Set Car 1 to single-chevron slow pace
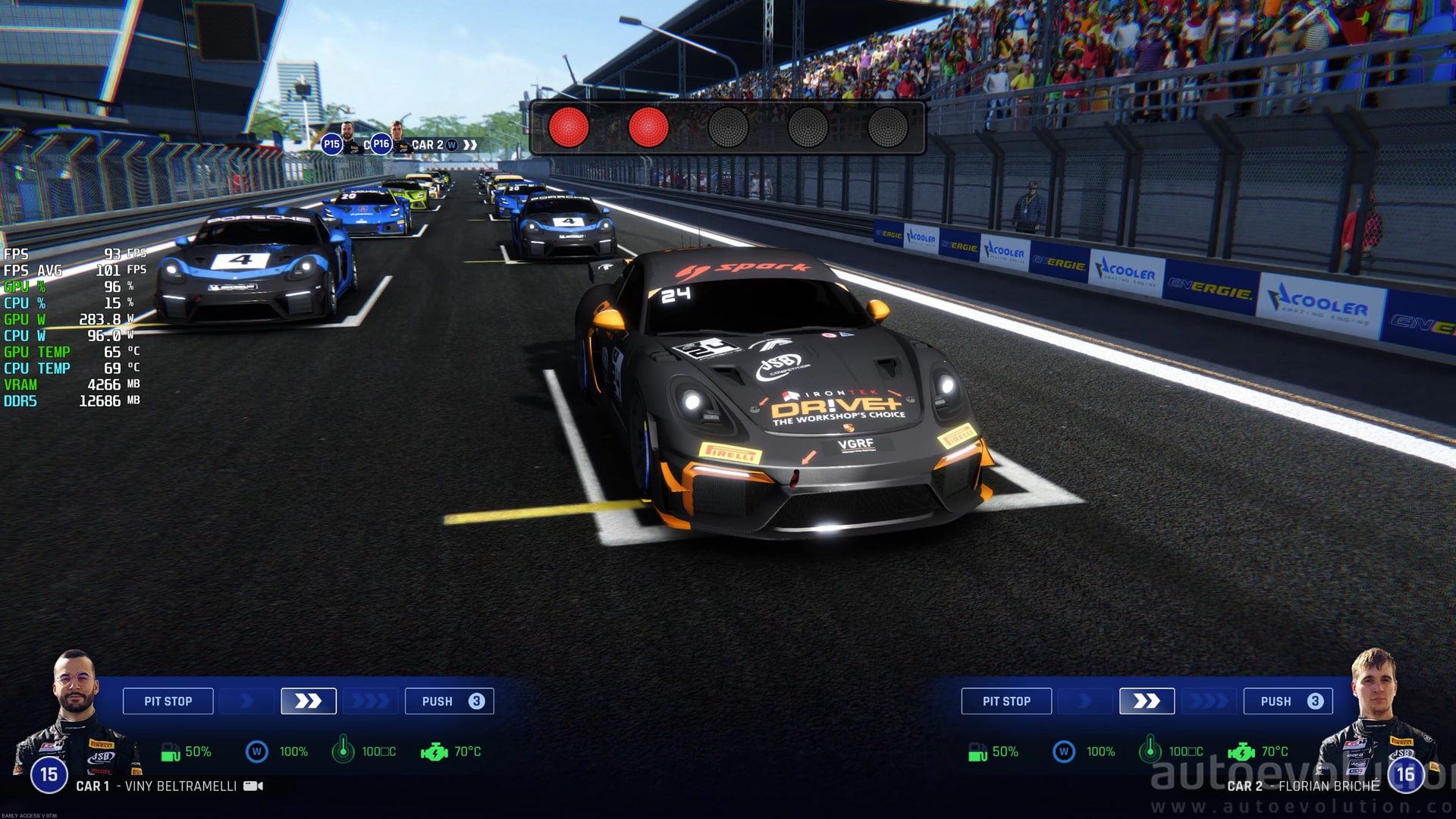Viewport: 1456px width, 819px height. [246, 701]
